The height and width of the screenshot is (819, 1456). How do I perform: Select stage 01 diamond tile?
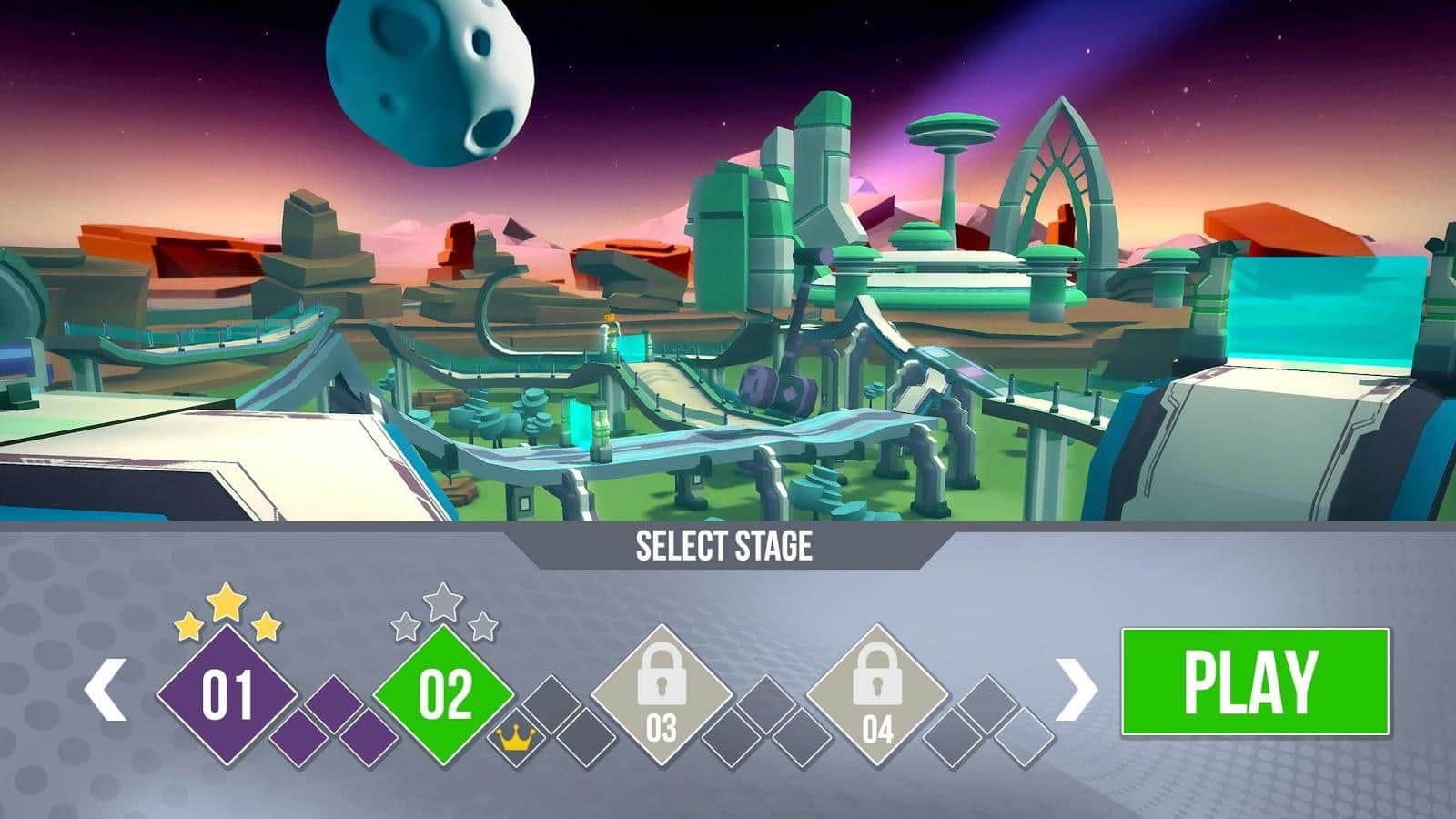(x=227, y=695)
